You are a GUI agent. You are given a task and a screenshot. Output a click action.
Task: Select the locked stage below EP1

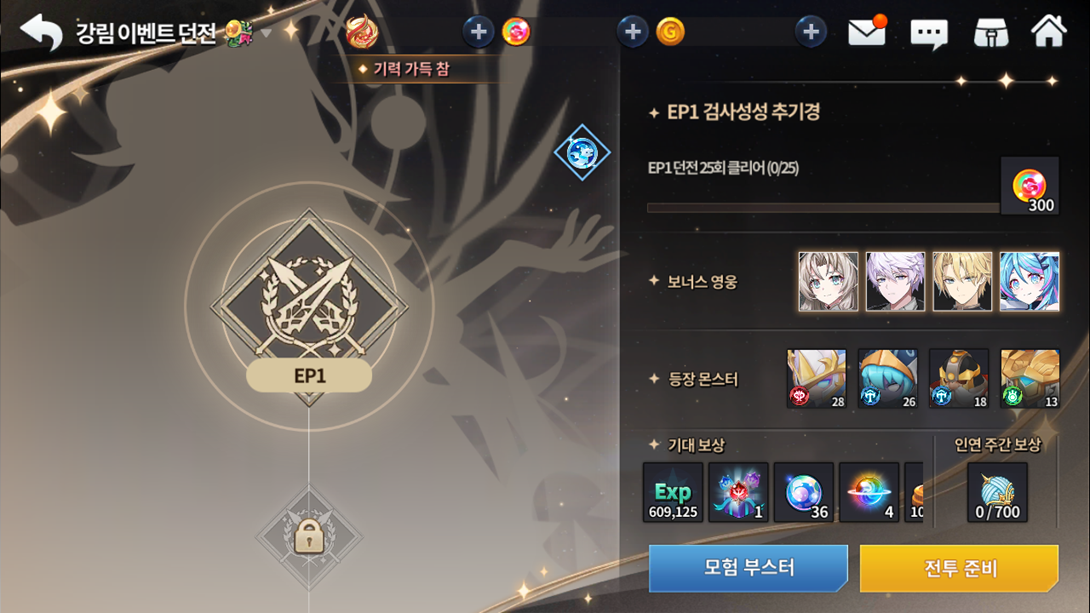pyautogui.click(x=309, y=538)
